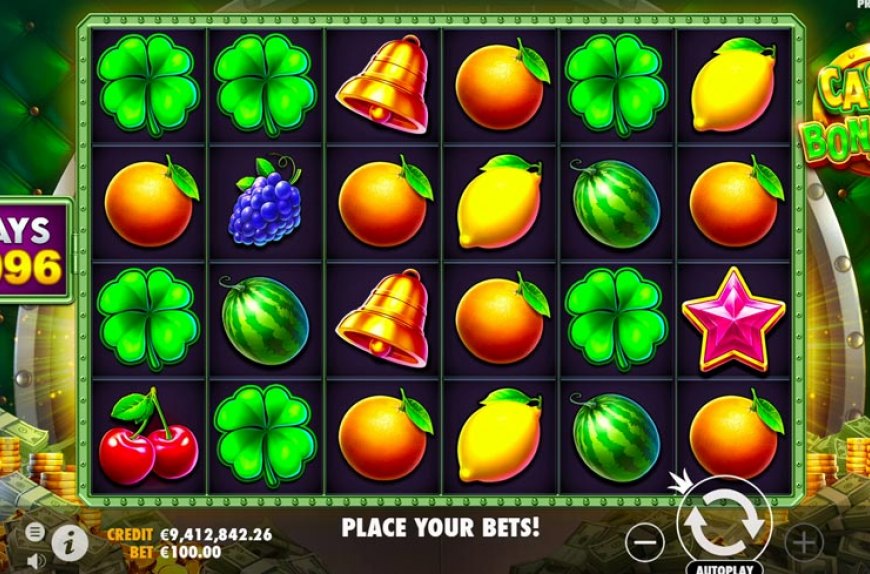Show the game info paytable

click(70, 542)
